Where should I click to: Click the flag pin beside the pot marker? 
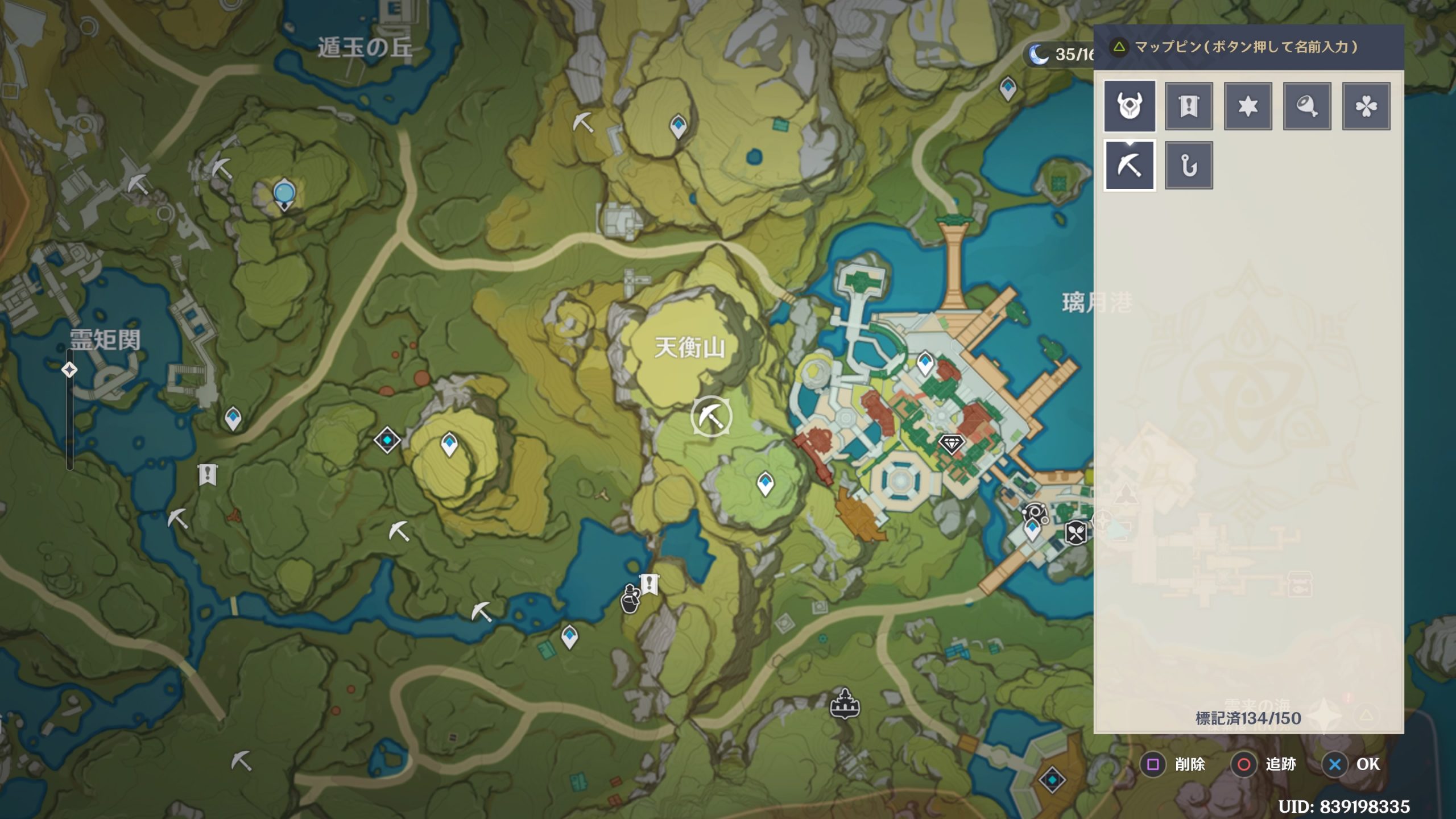click(x=650, y=584)
